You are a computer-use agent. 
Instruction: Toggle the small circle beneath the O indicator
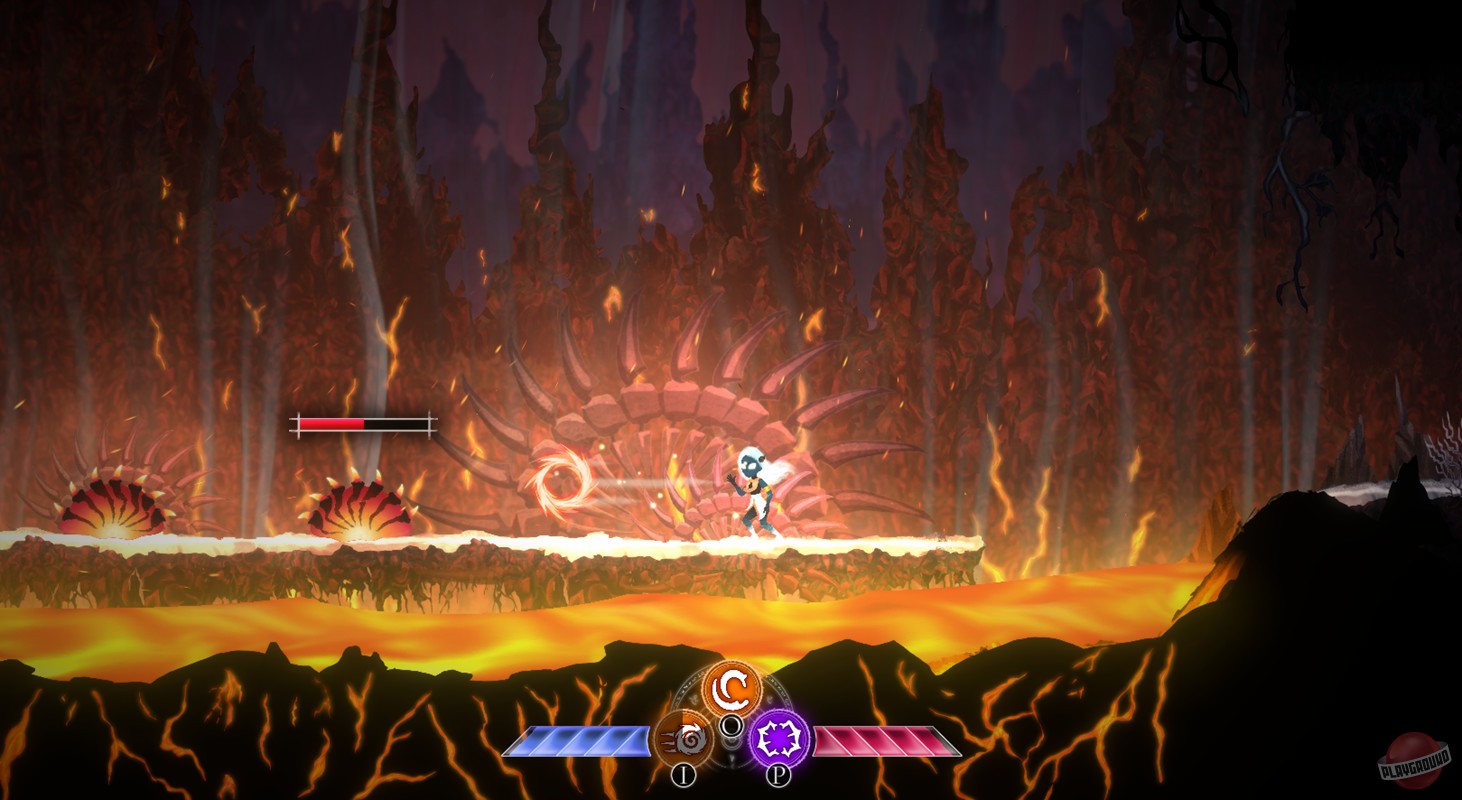click(732, 742)
